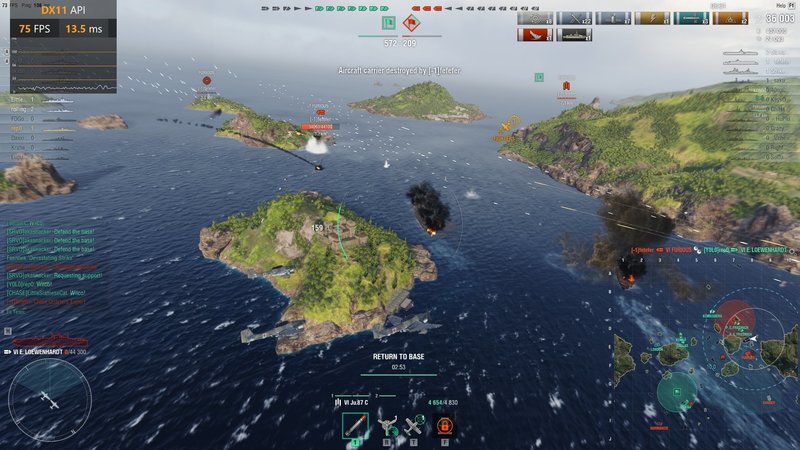Open the Help button

coord(779,5)
